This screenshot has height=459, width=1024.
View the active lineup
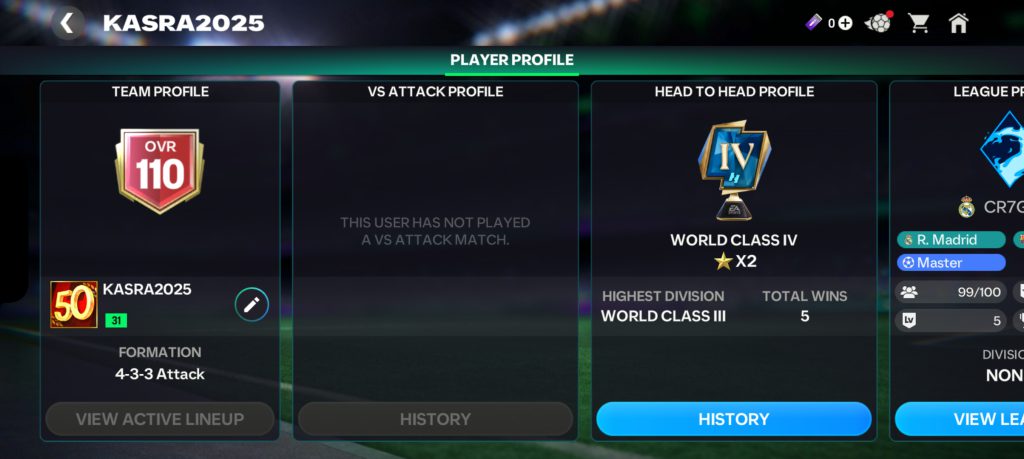(x=160, y=419)
